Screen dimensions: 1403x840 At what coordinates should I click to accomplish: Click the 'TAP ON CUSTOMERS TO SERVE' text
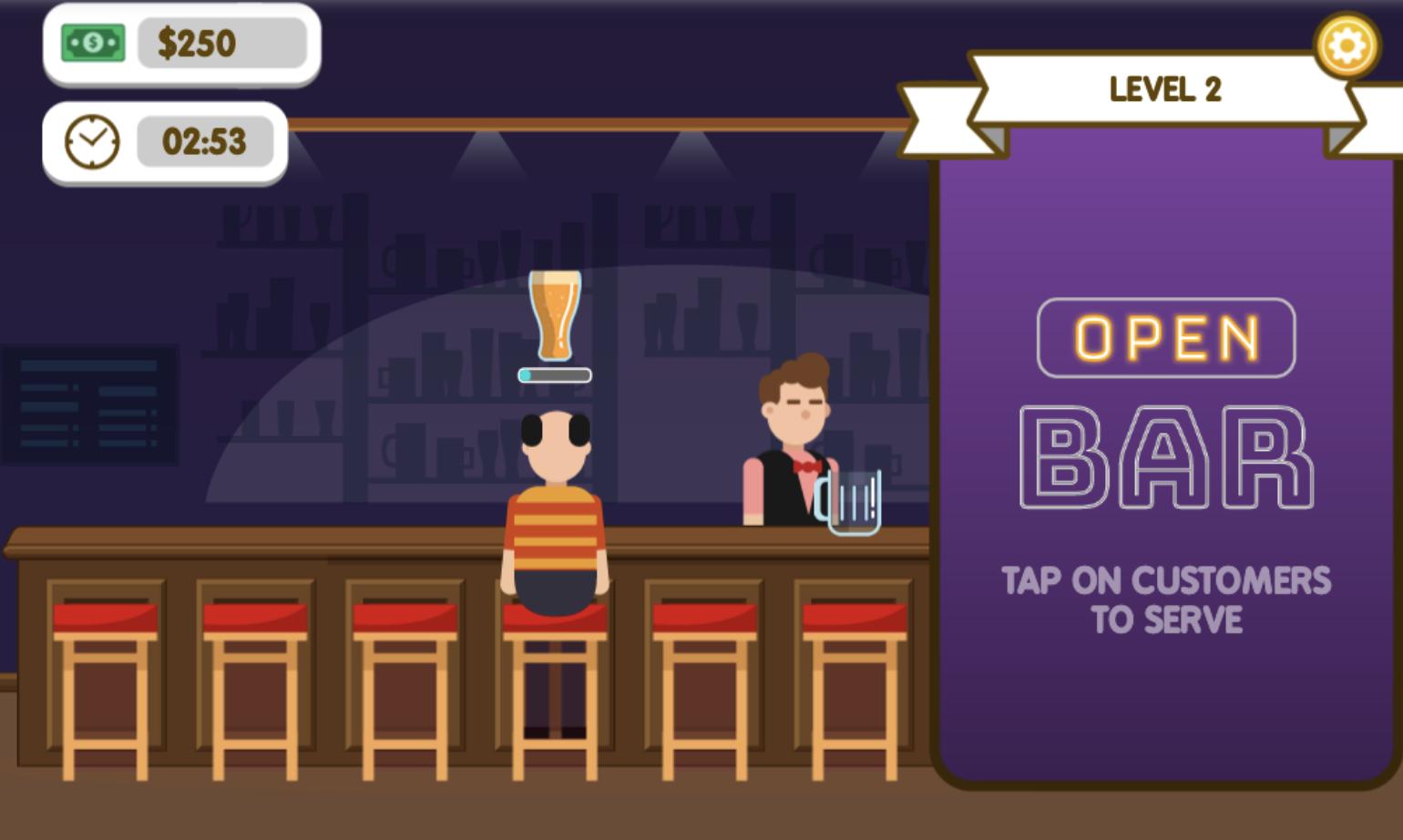click(x=1166, y=599)
